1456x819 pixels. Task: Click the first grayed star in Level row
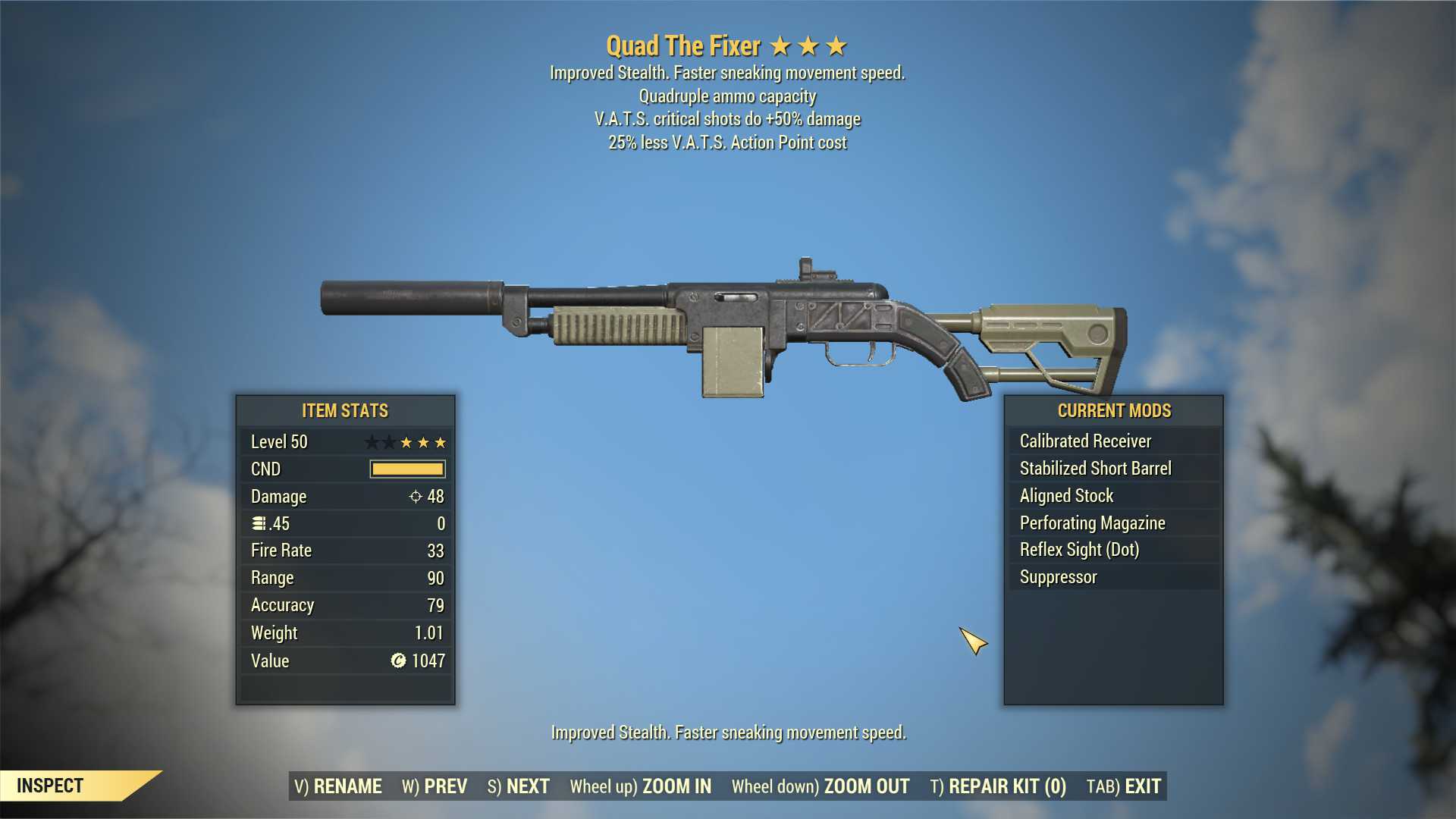pos(371,441)
